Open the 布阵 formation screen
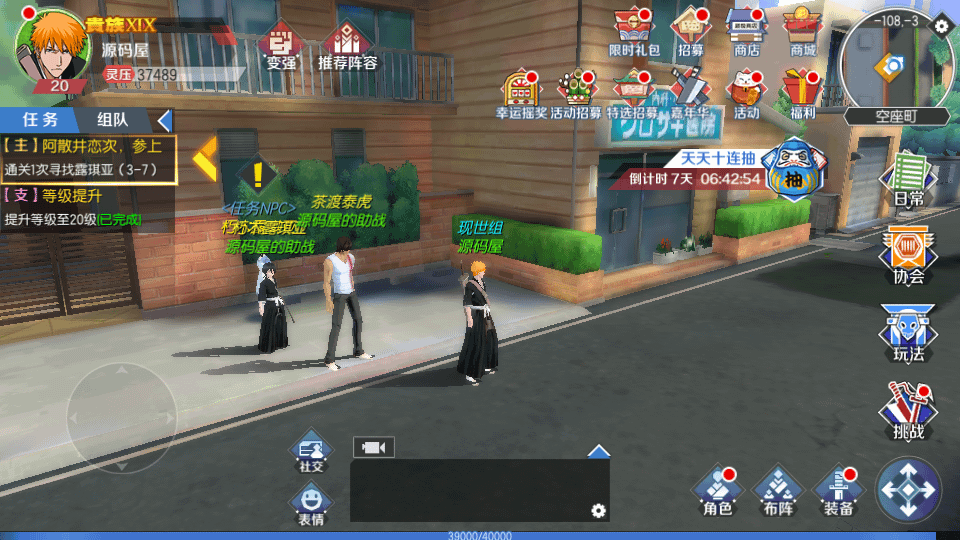The width and height of the screenshot is (960, 540). 777,490
